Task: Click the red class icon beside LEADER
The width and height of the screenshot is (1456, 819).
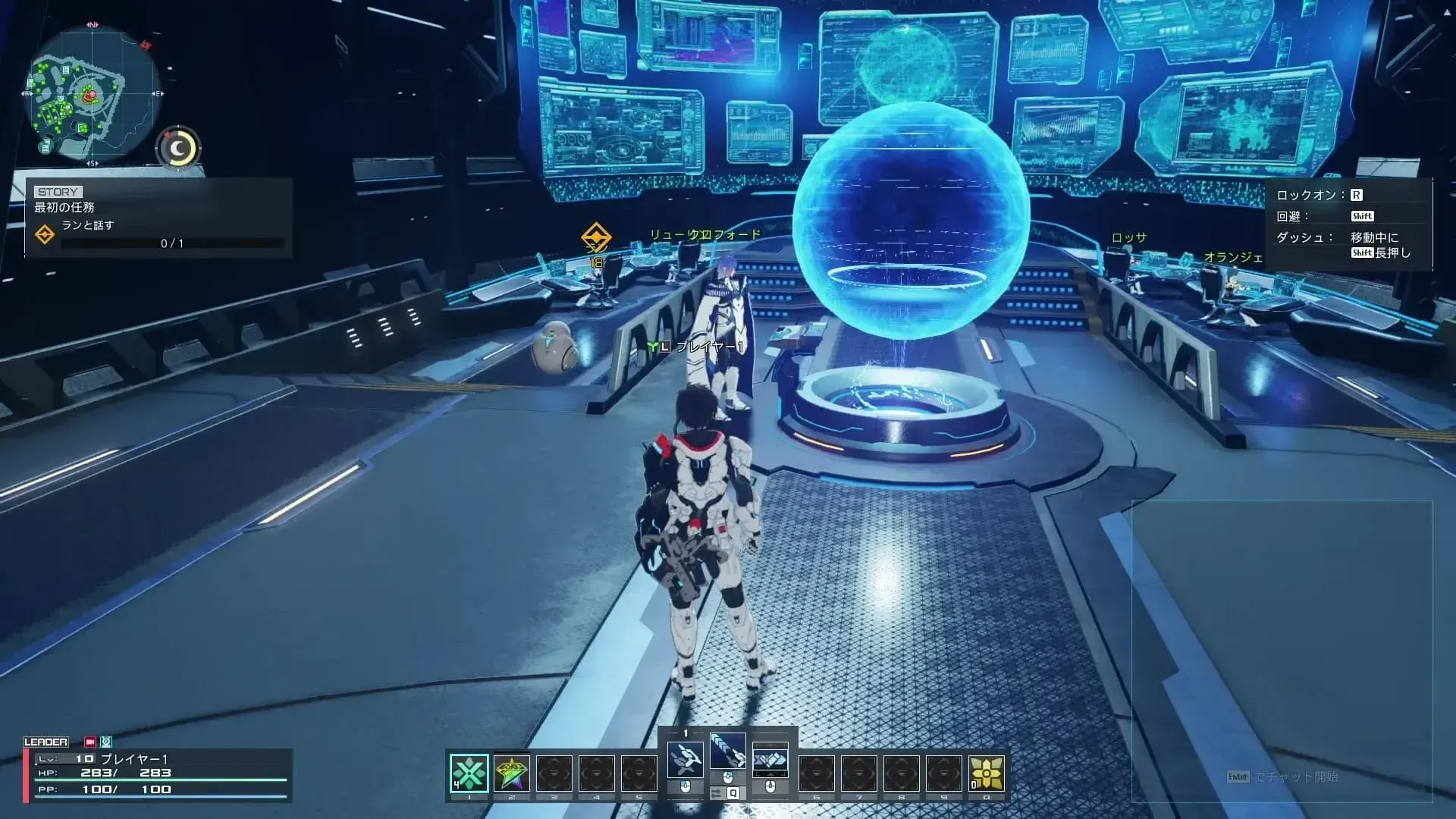Action: coord(90,742)
